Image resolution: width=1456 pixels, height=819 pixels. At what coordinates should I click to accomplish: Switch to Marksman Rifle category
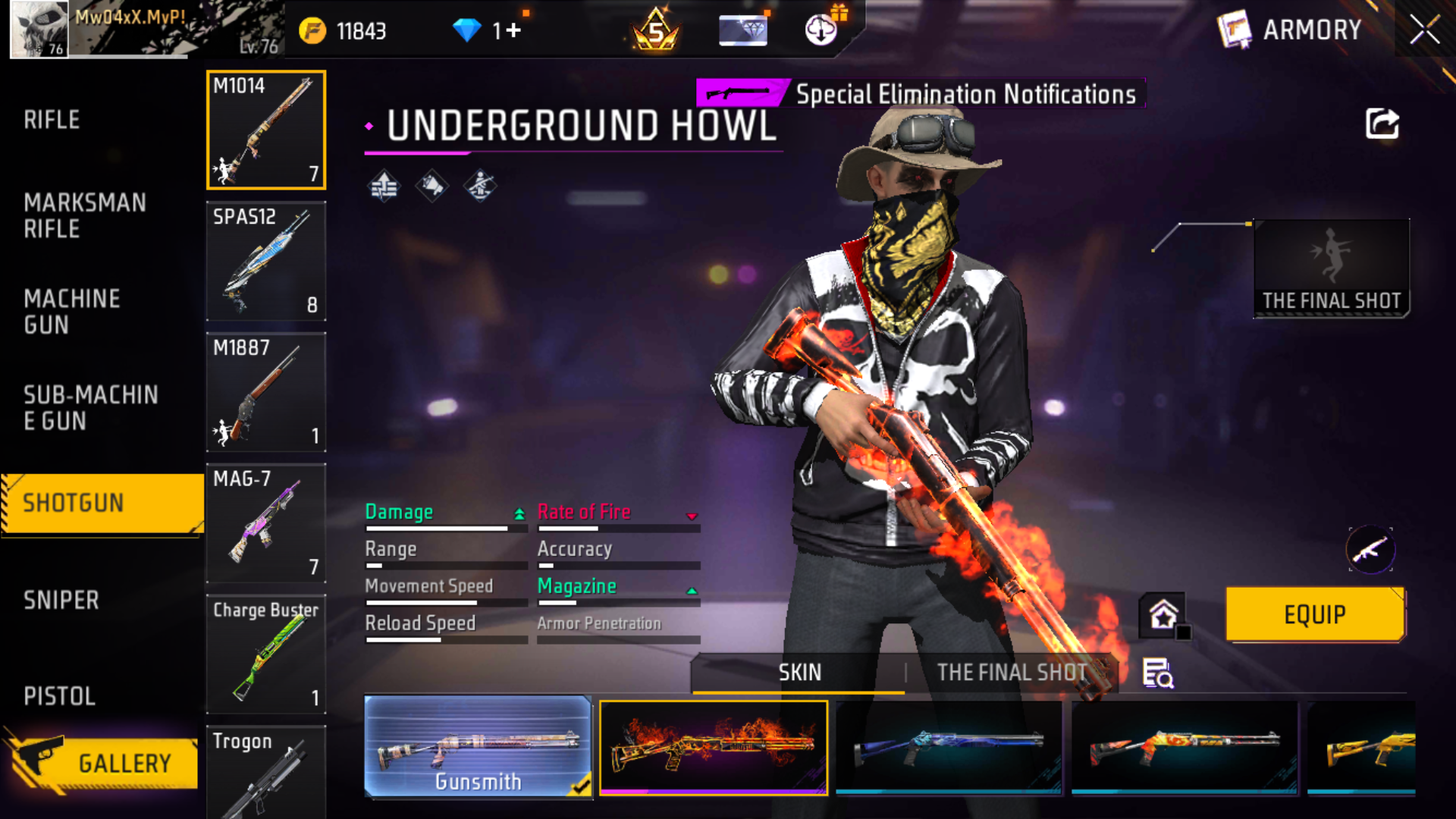84,215
